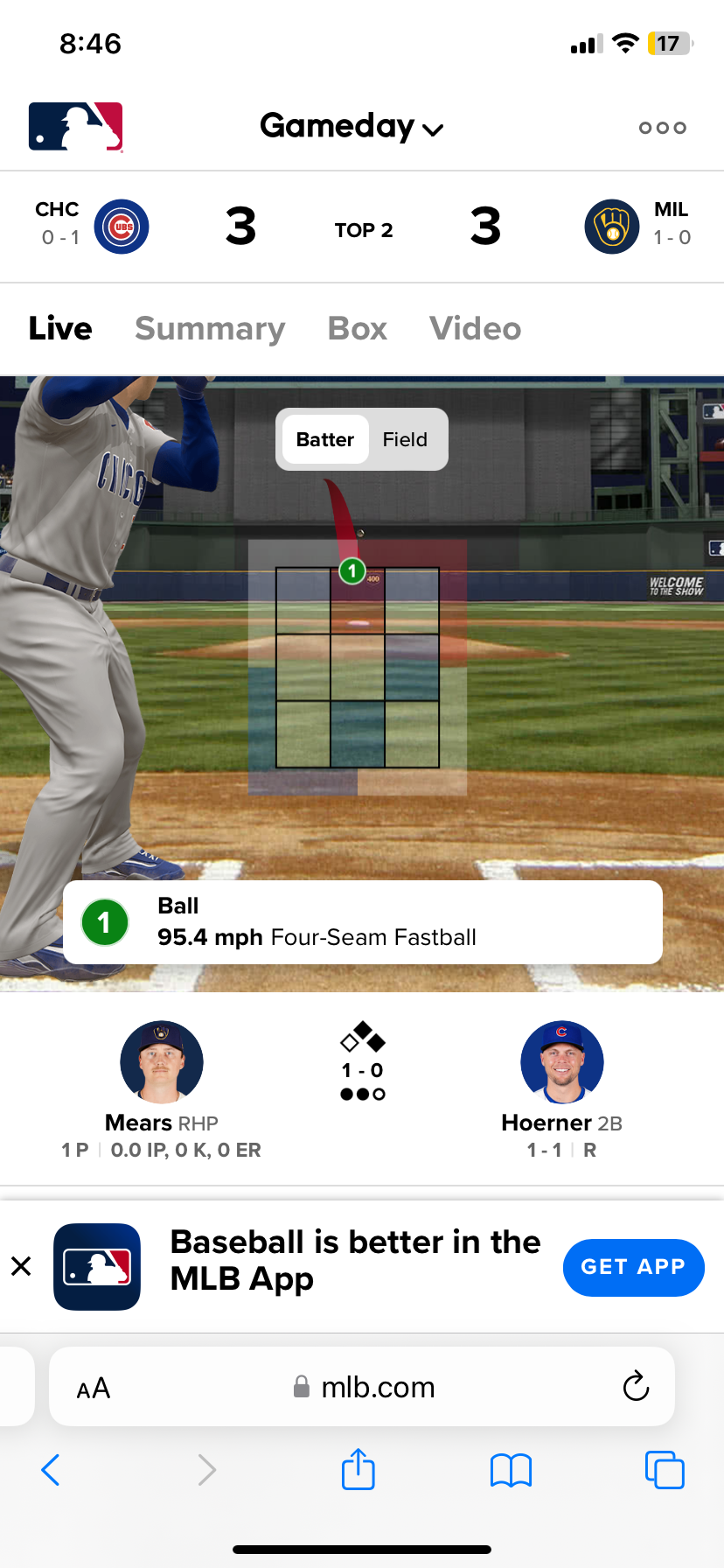Select the Brewers team logo
This screenshot has height=1568, width=724.
611,227
